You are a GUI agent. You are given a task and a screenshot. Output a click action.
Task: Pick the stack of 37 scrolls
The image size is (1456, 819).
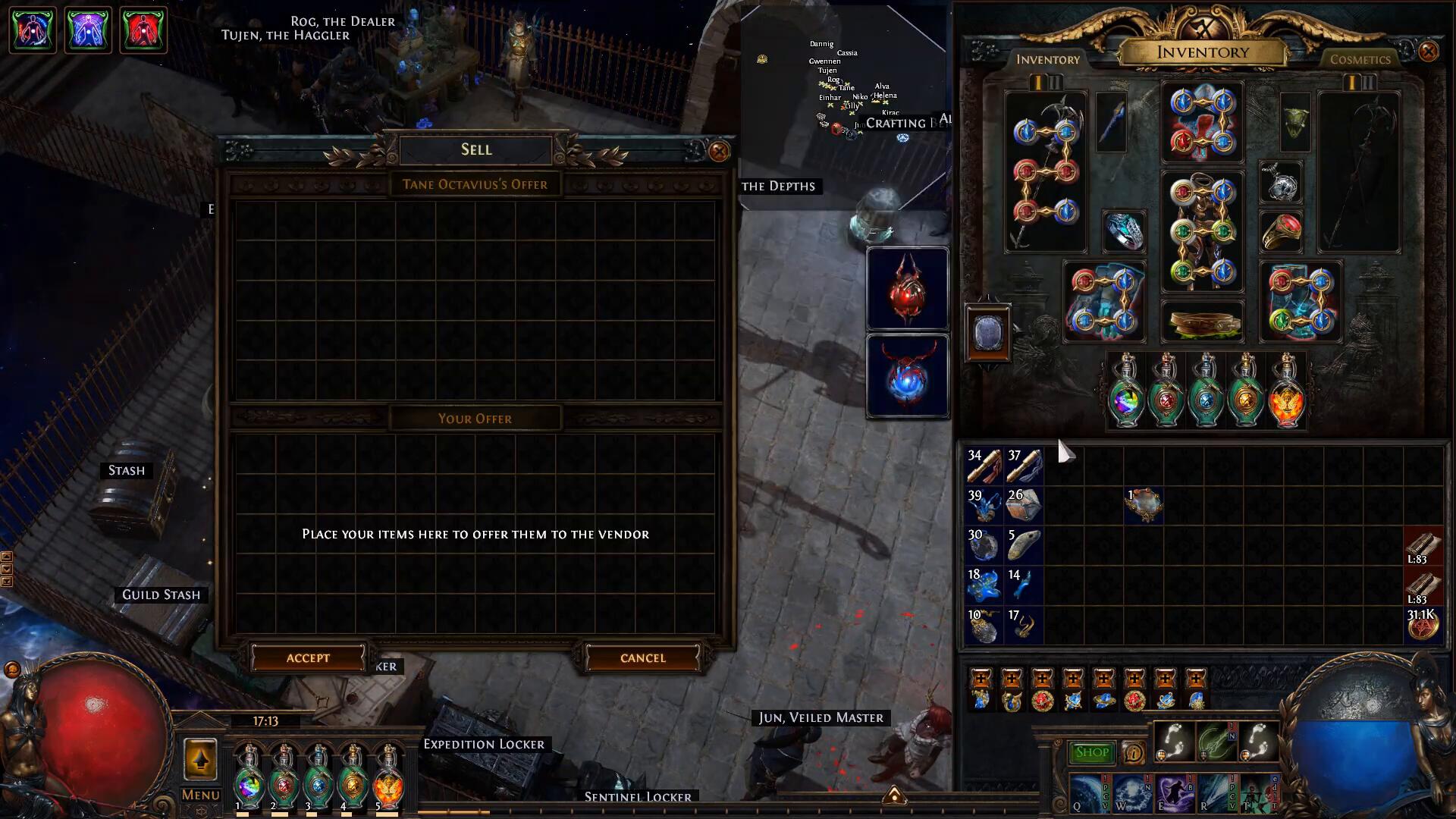1025,466
